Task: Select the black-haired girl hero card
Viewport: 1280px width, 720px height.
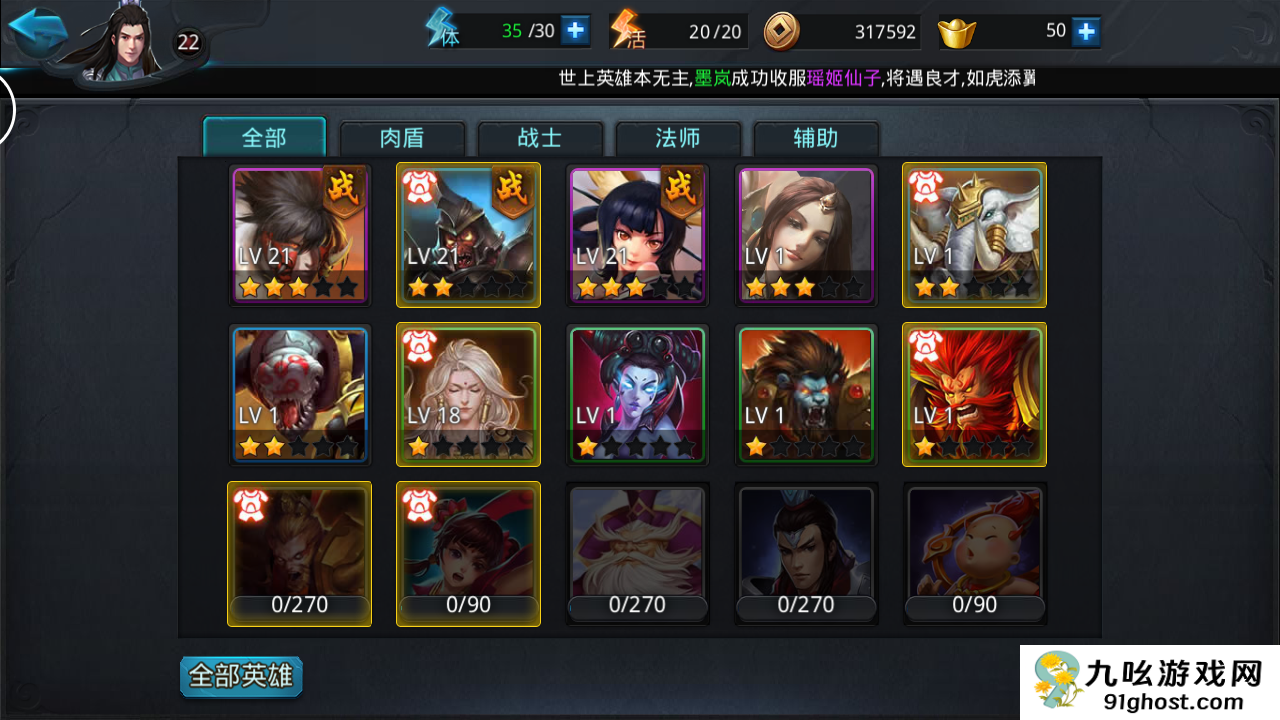Action: (x=637, y=235)
